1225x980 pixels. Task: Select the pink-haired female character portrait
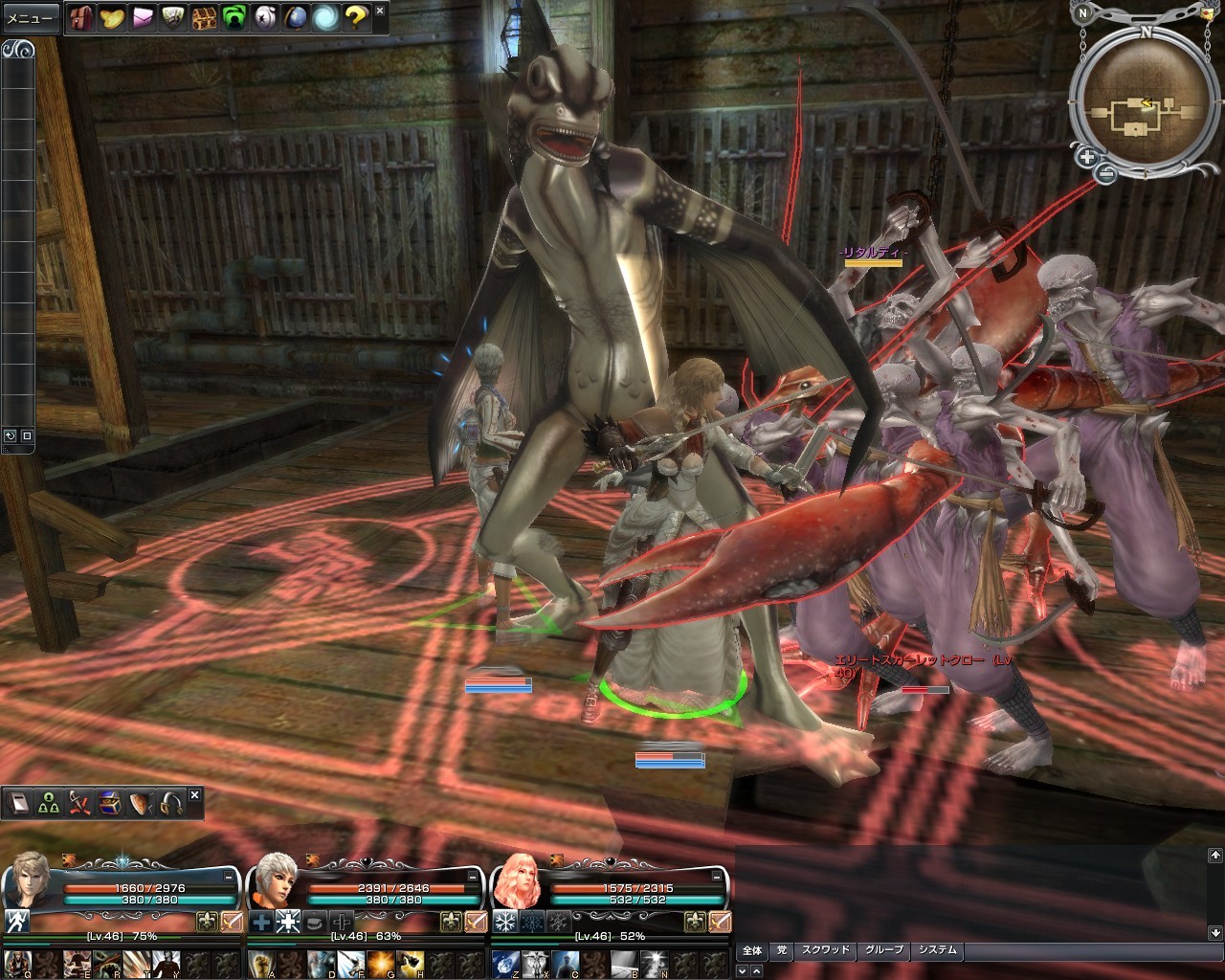click(517, 880)
